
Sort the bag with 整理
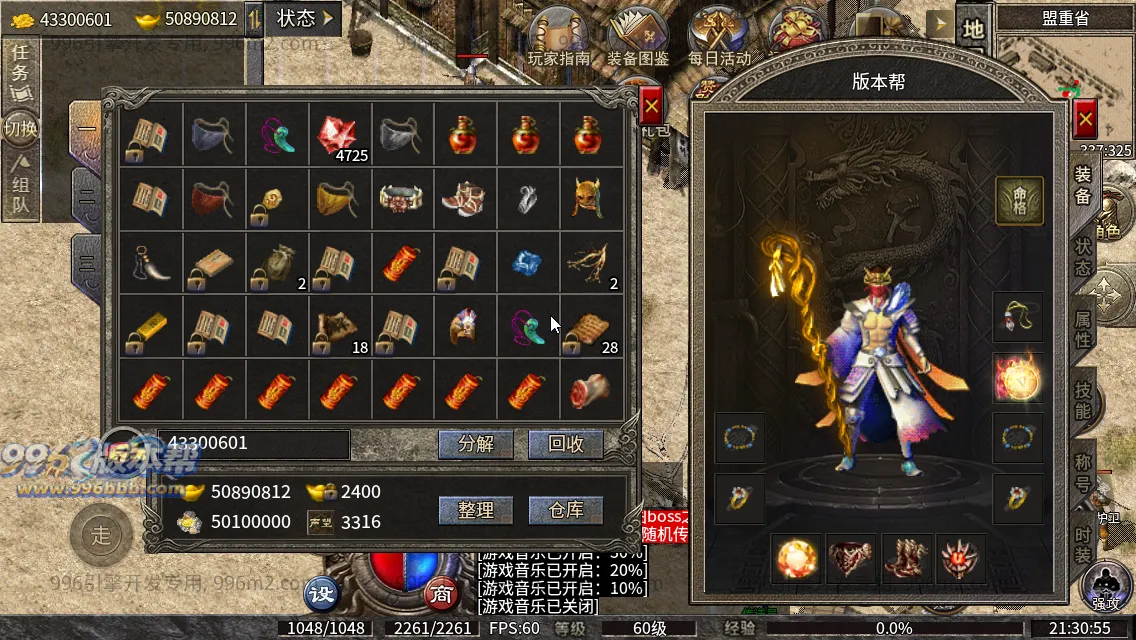(475, 510)
